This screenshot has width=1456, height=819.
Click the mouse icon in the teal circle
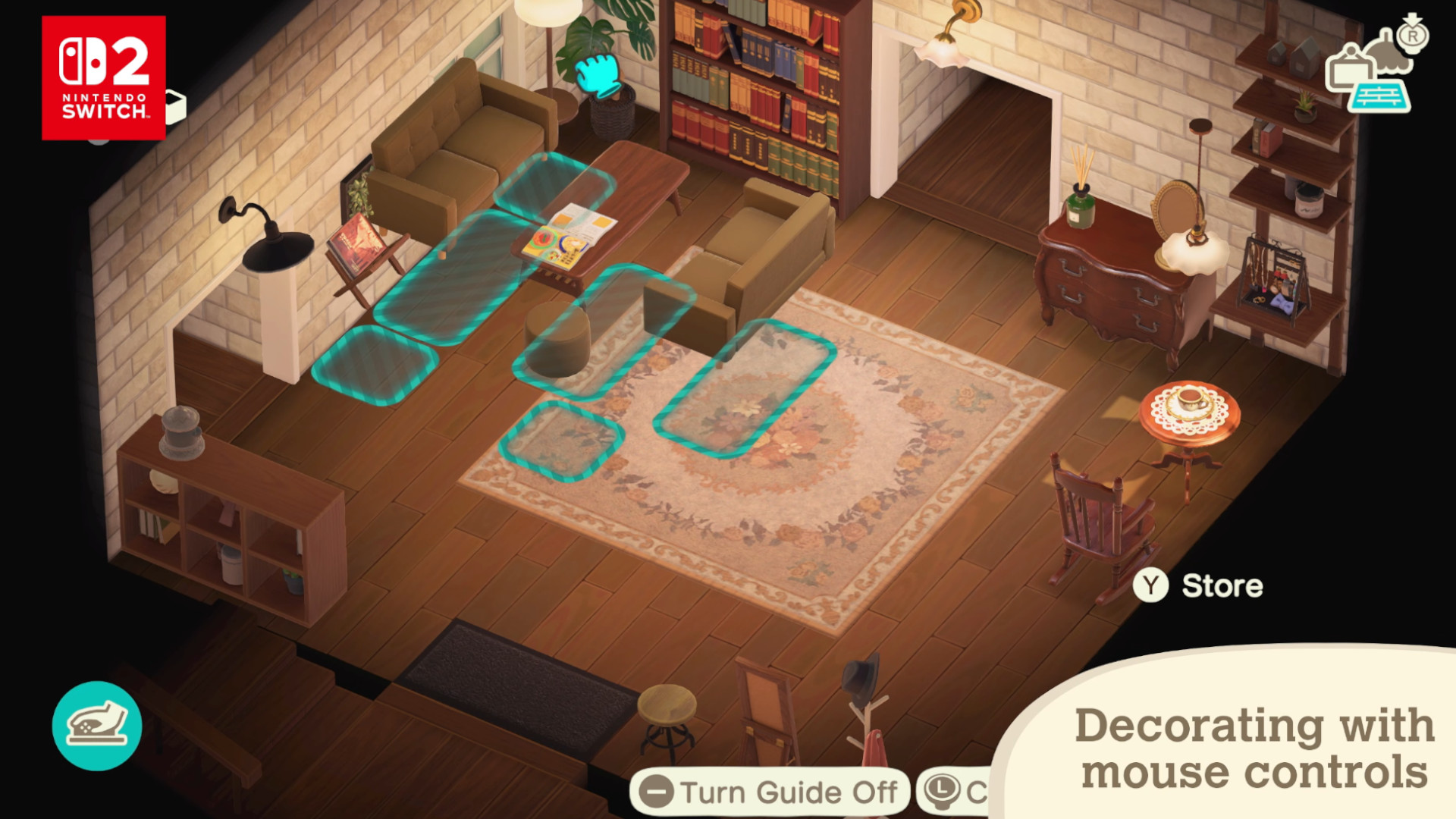97,726
